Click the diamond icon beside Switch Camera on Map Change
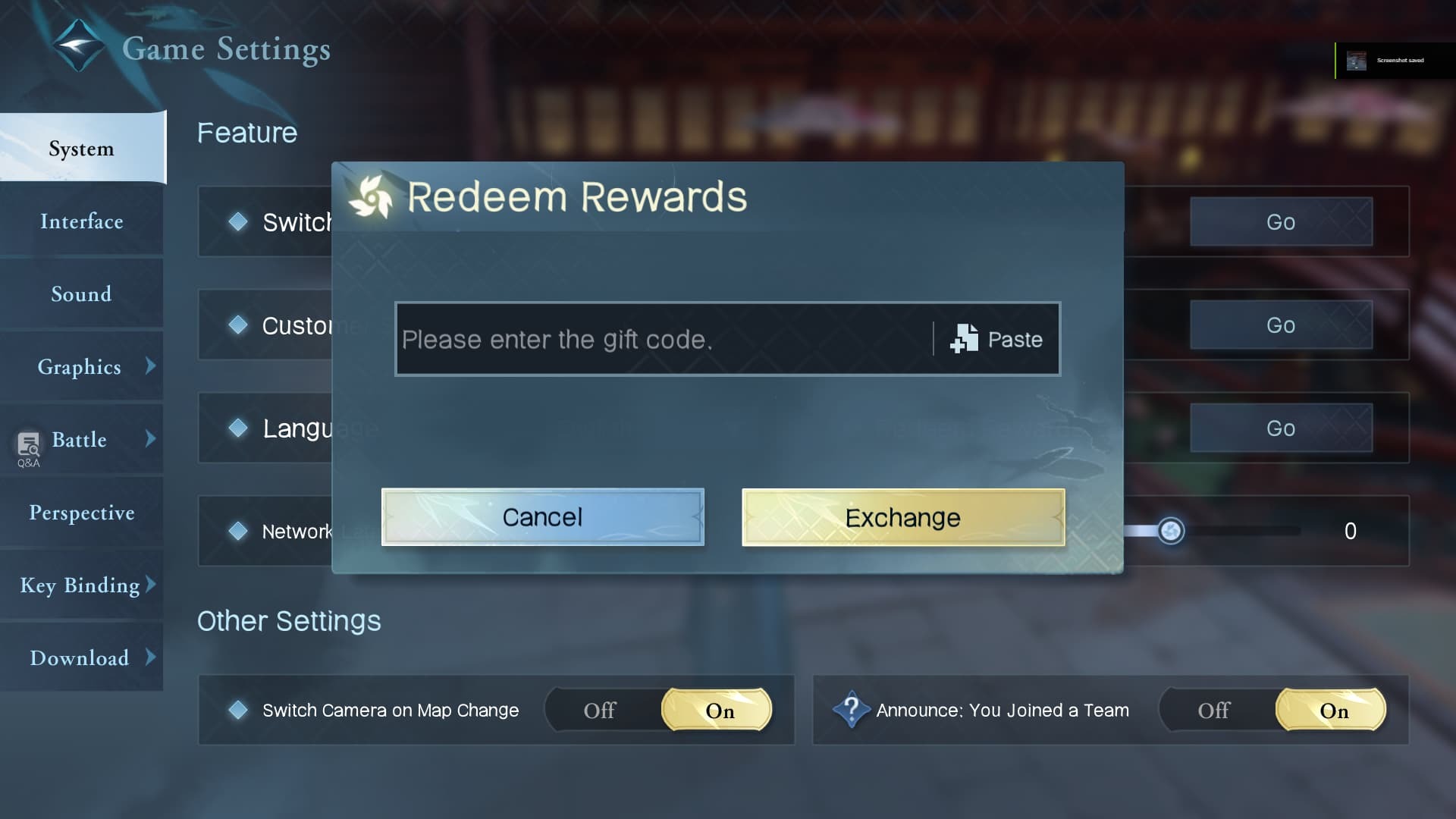 click(239, 710)
